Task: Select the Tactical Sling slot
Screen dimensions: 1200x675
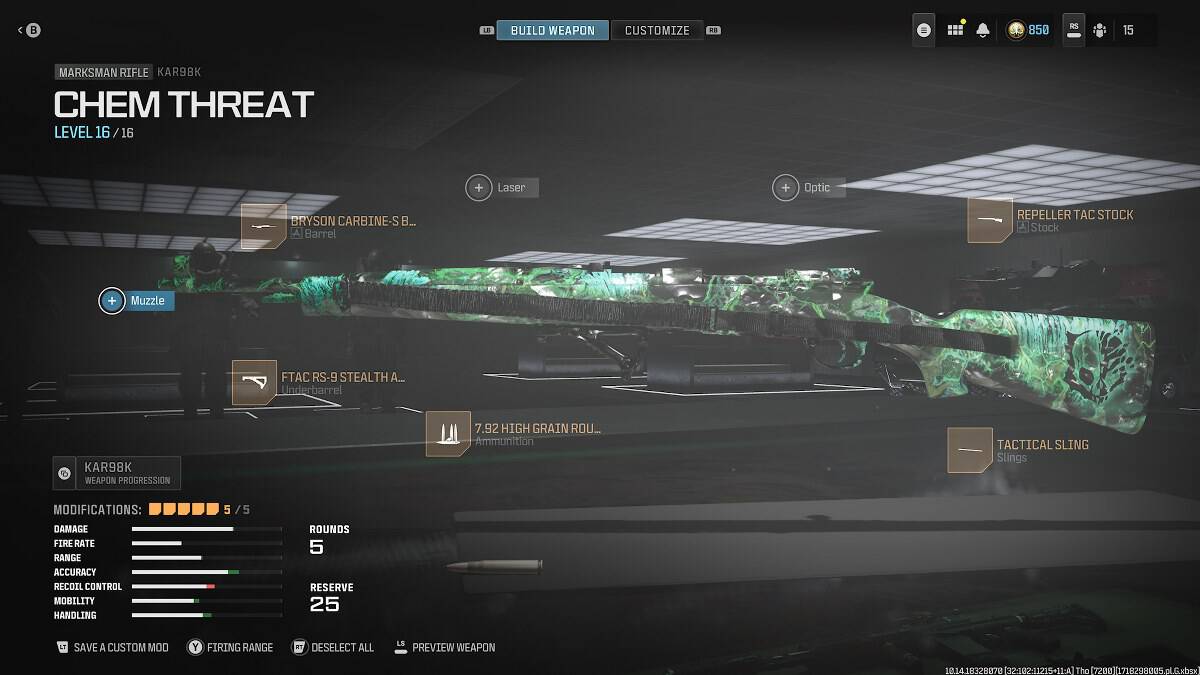Action: click(x=970, y=450)
